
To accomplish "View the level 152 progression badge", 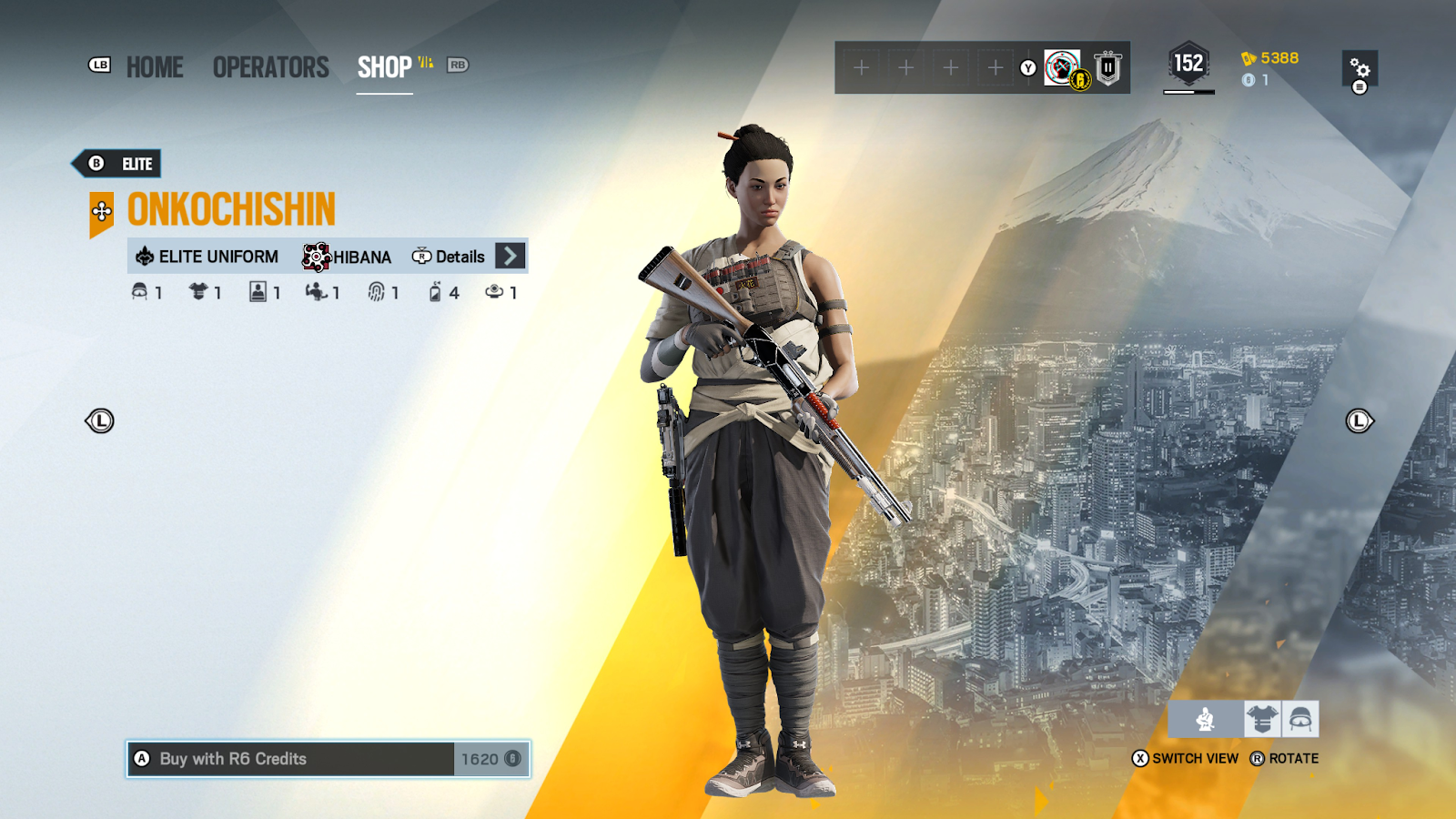I will [1188, 65].
